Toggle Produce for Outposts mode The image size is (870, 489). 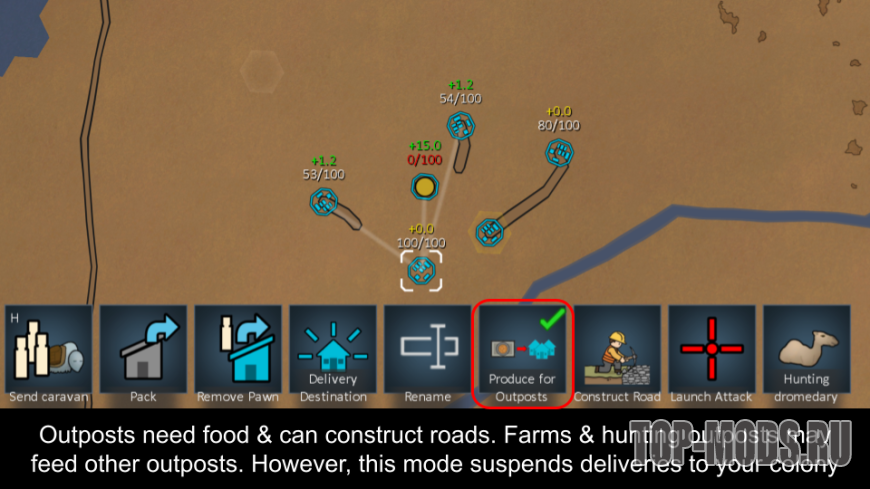pyautogui.click(x=521, y=355)
